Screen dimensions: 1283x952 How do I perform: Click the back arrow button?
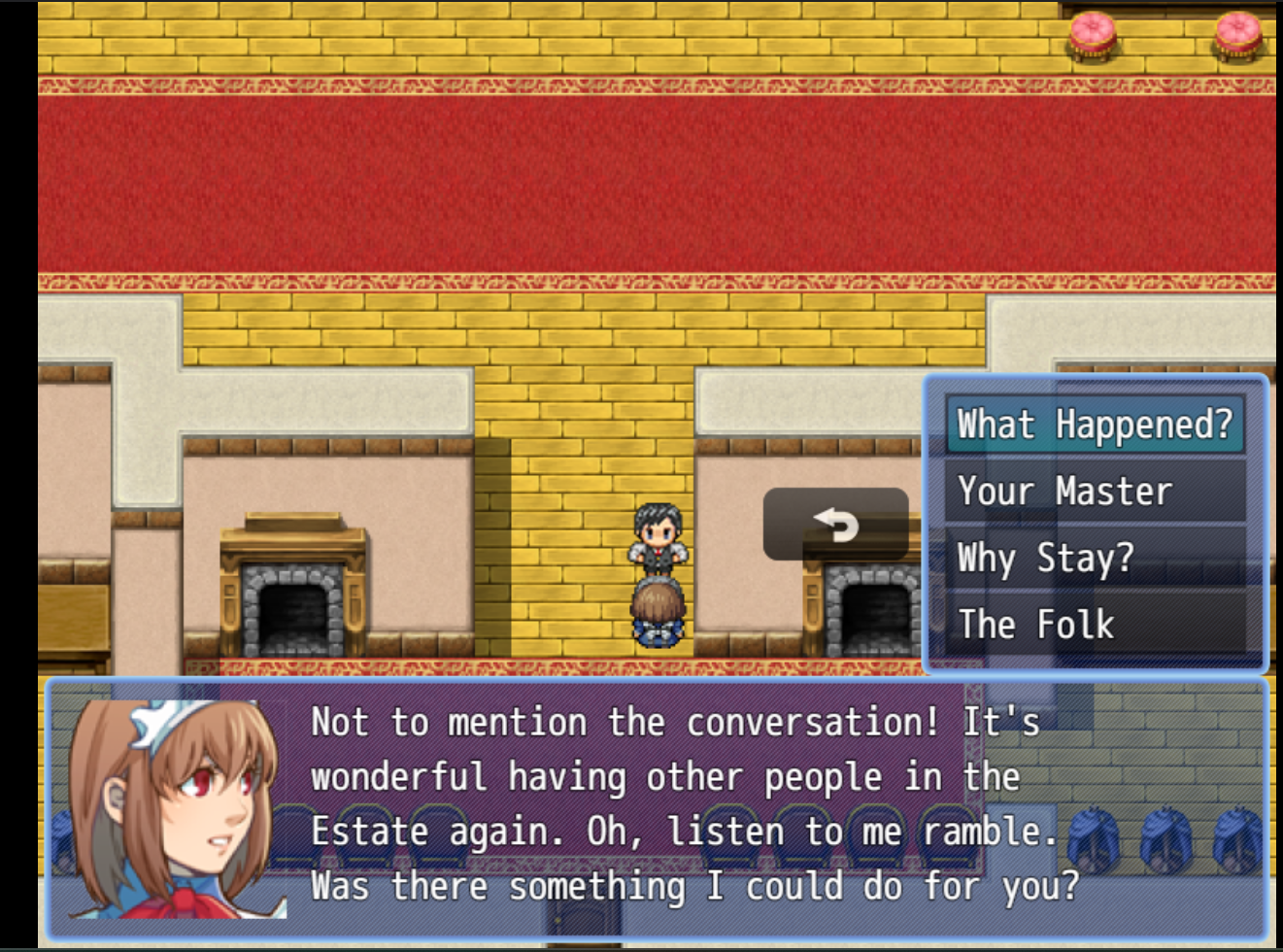tap(835, 525)
